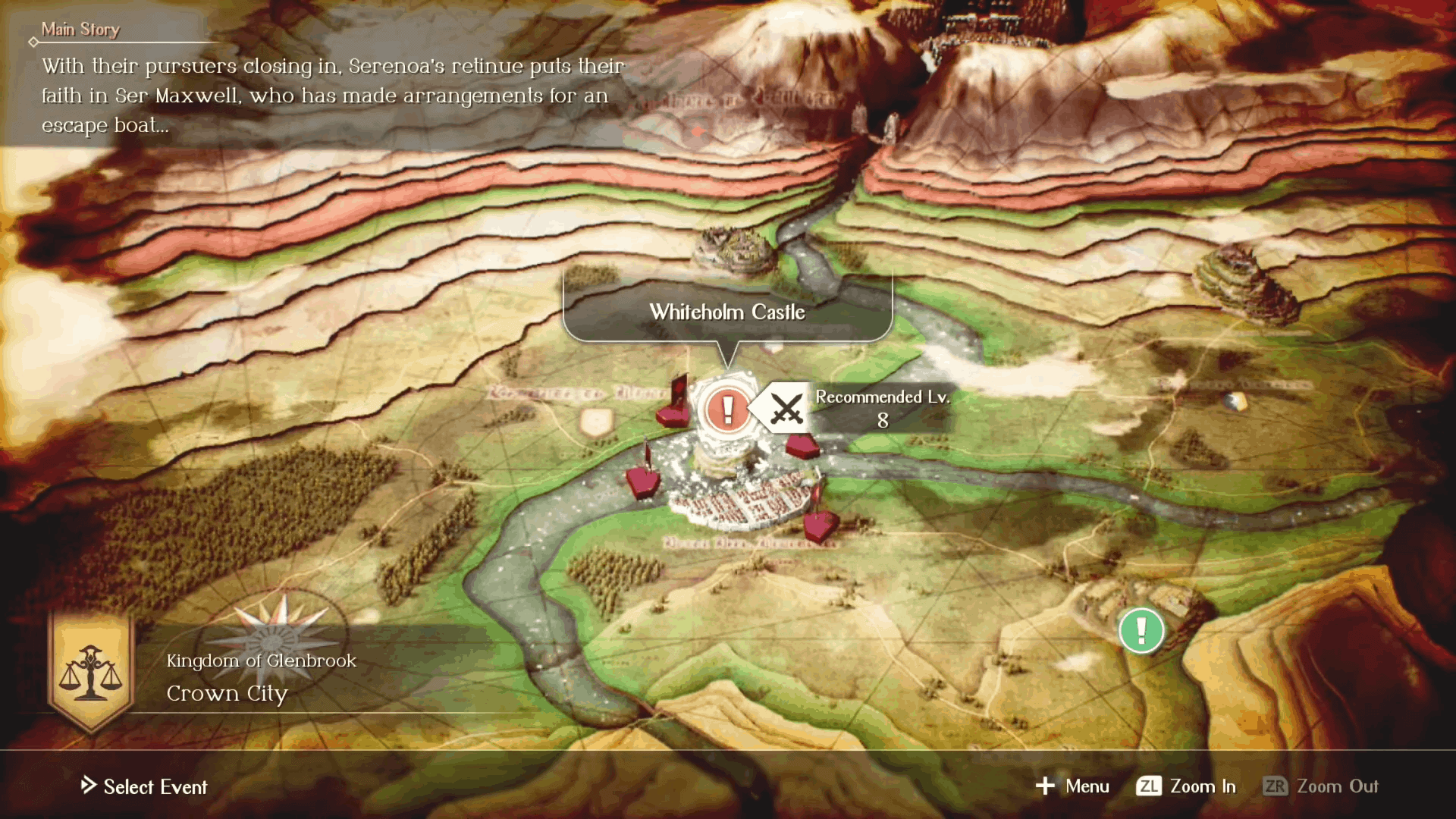Expand the Whiteholm Castle location tooltip

[x=726, y=311]
